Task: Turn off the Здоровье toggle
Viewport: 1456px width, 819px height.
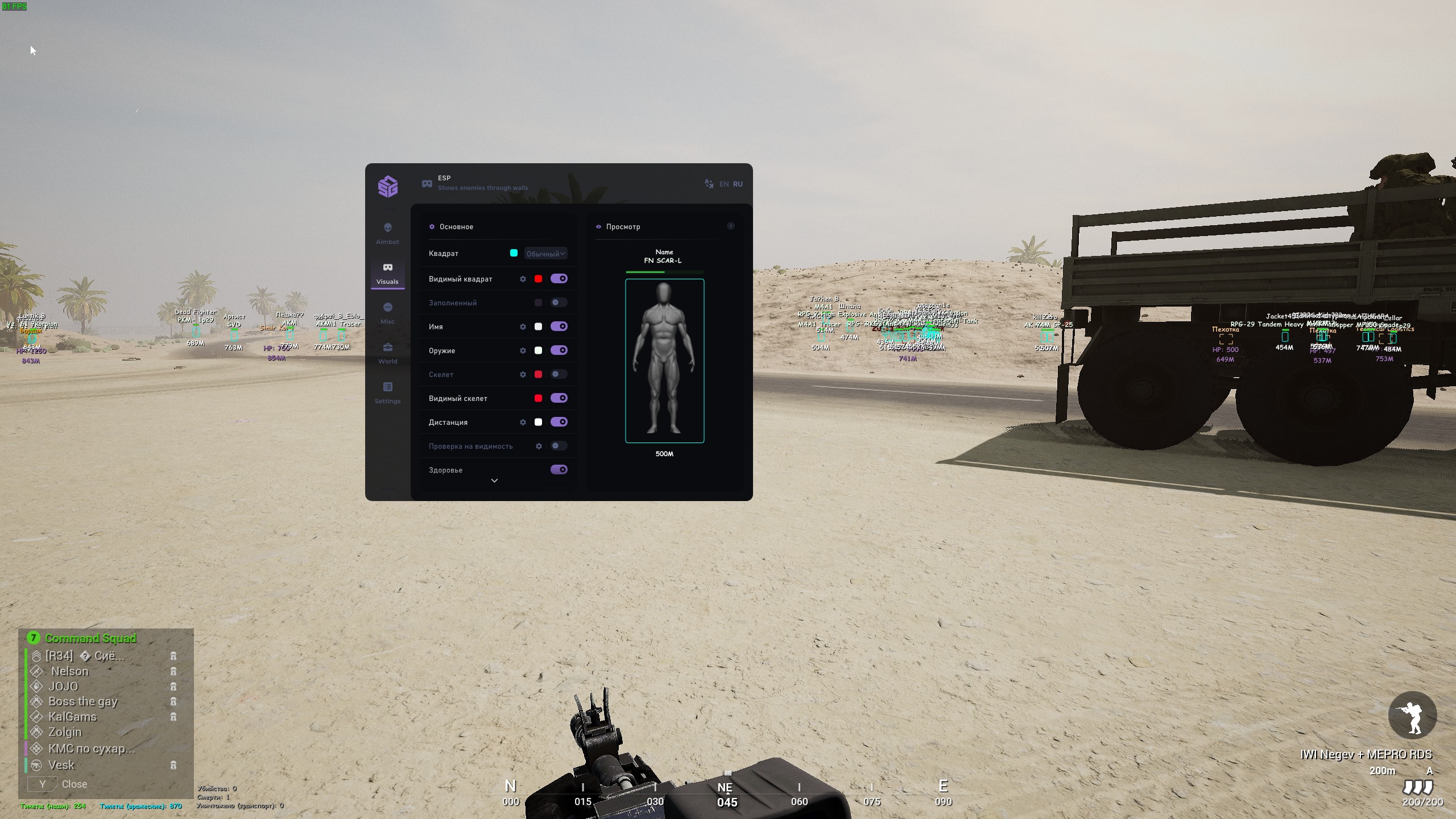Action: [560, 469]
